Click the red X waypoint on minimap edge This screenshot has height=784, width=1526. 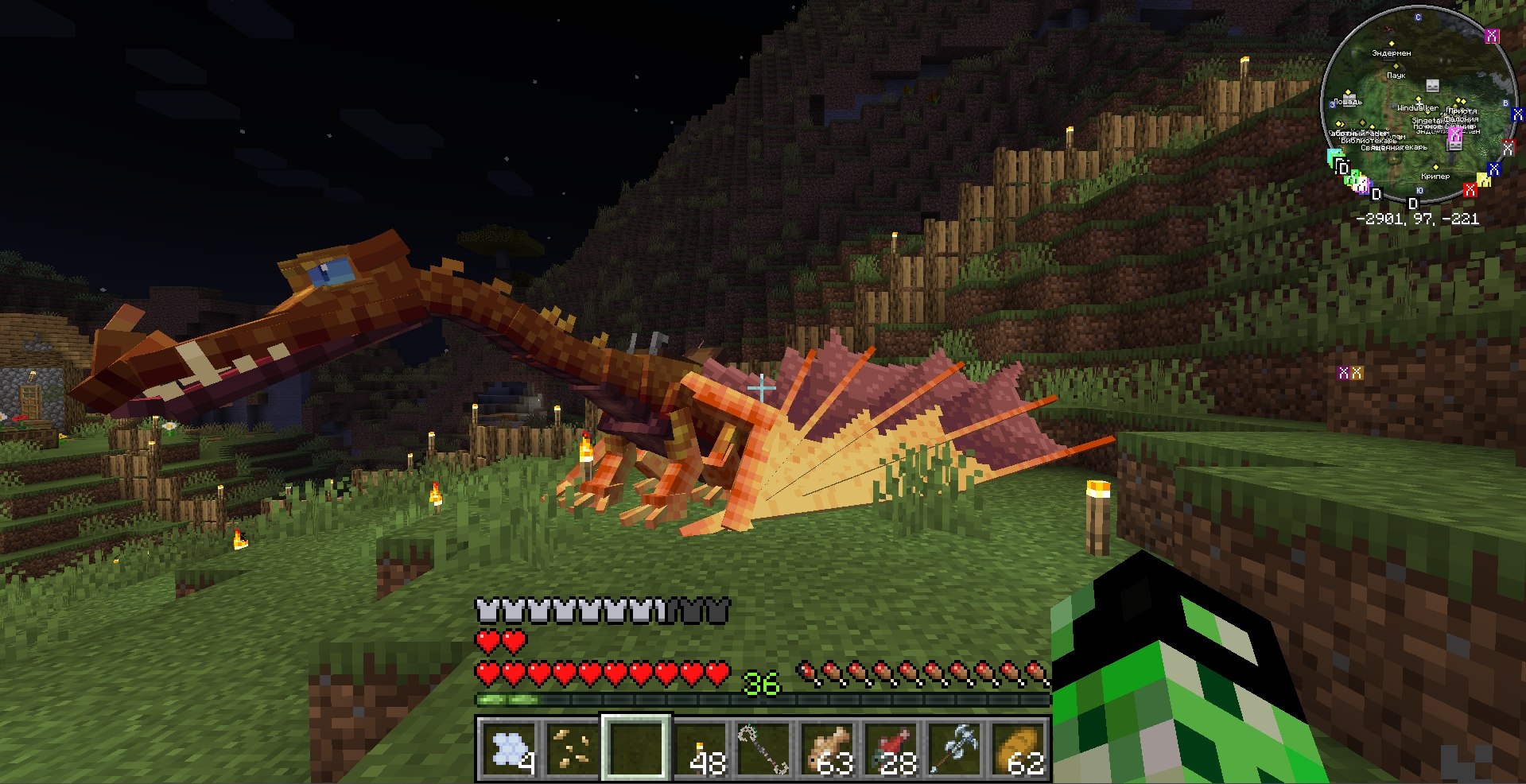[x=1470, y=190]
